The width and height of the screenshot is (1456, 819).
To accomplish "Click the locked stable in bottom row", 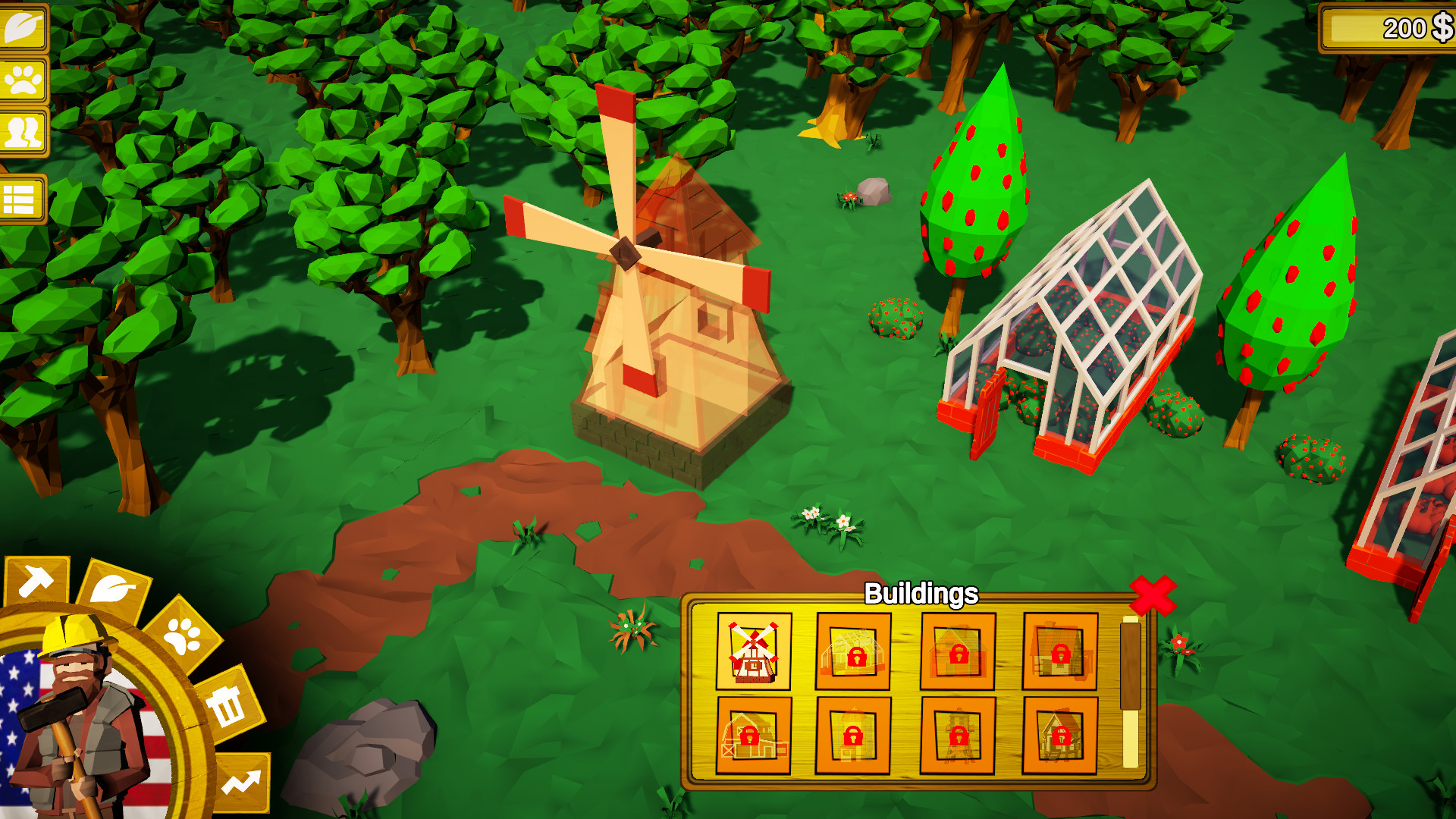I will (x=1057, y=734).
